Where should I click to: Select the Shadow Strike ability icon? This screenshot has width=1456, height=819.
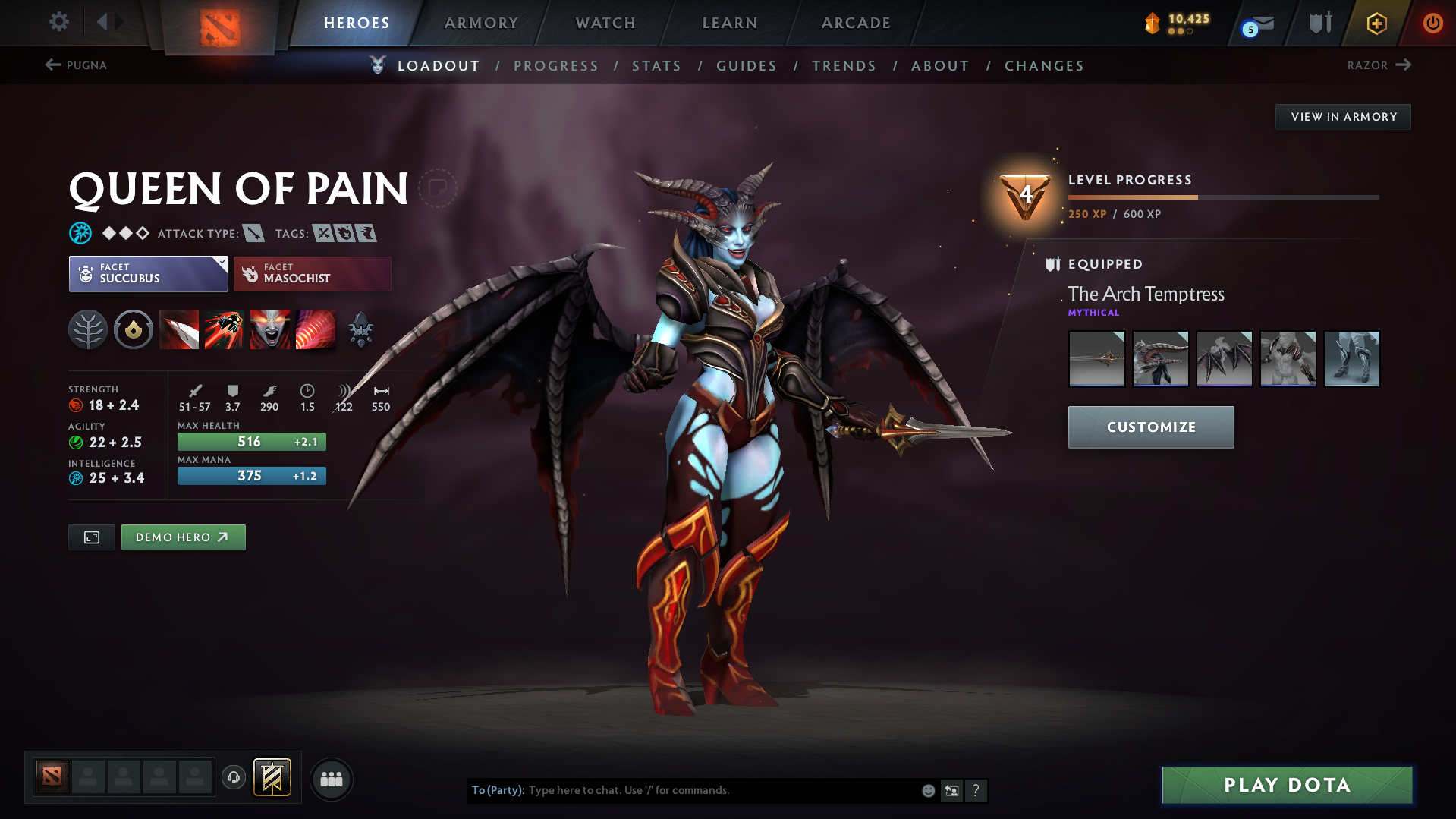[x=179, y=329]
